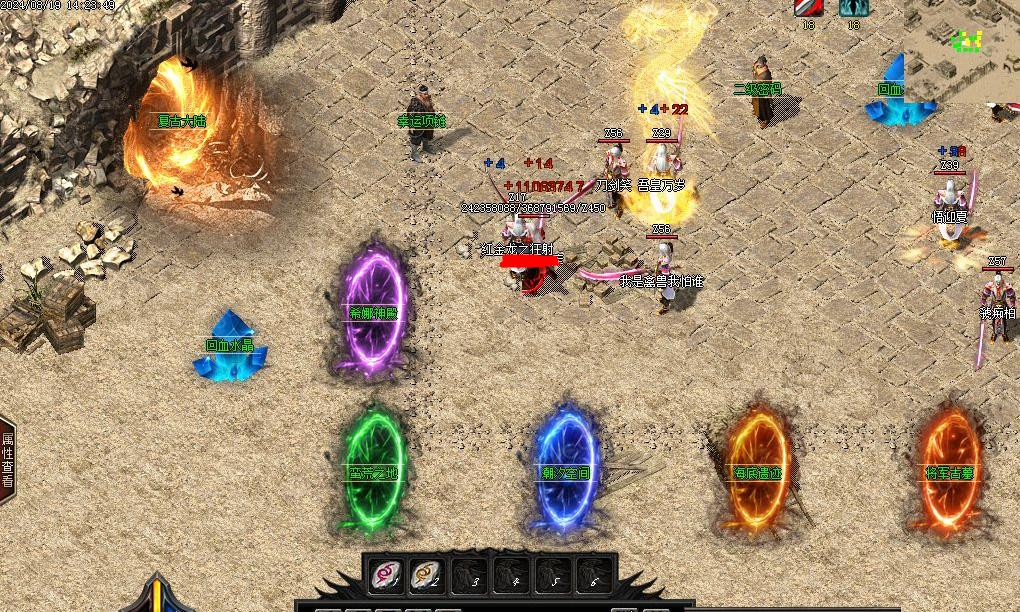Click the minimap in the corner
Image resolution: width=1020 pixels, height=612 pixels.
click(x=962, y=50)
